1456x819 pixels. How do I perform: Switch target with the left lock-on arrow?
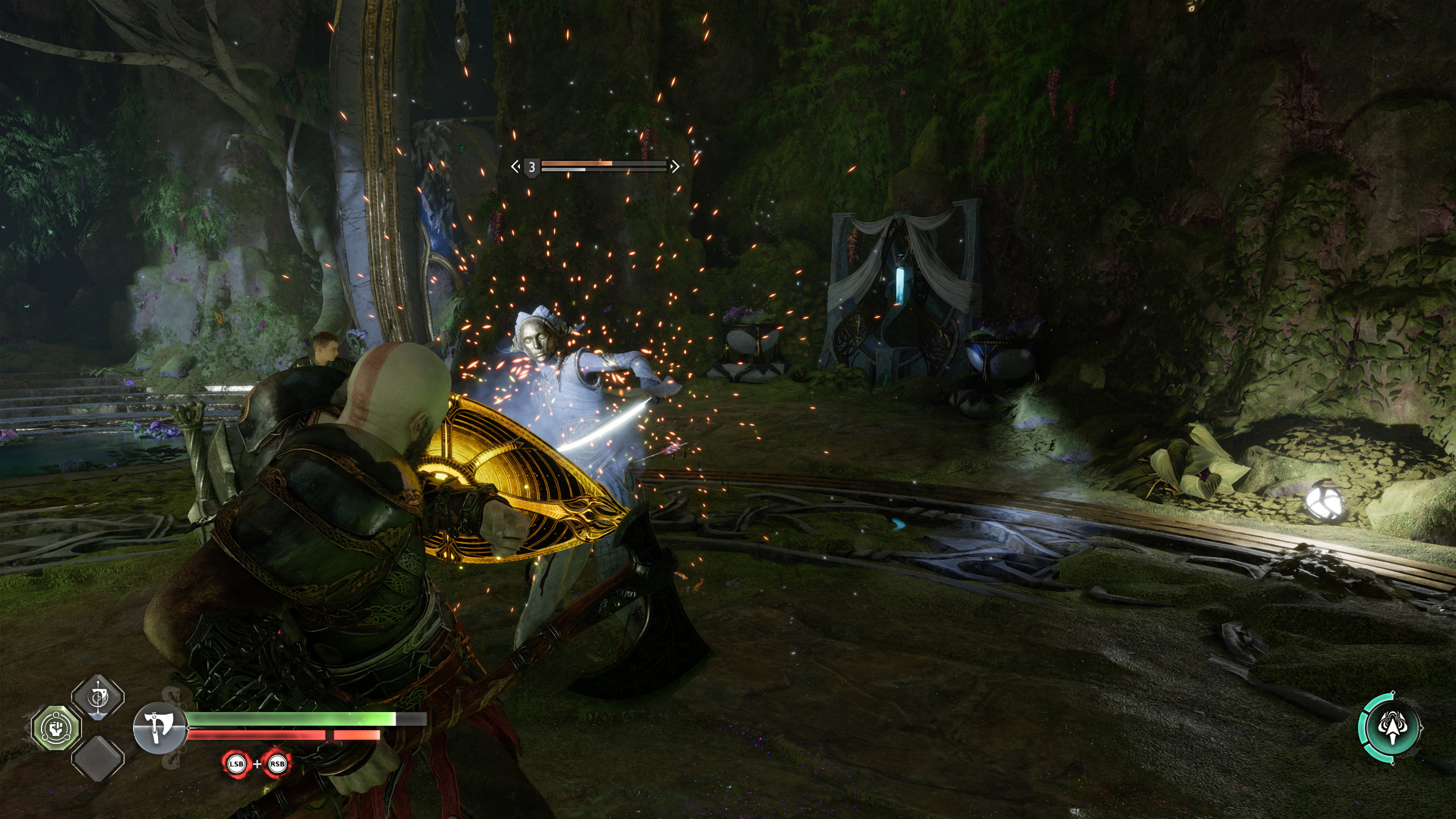pyautogui.click(x=515, y=167)
